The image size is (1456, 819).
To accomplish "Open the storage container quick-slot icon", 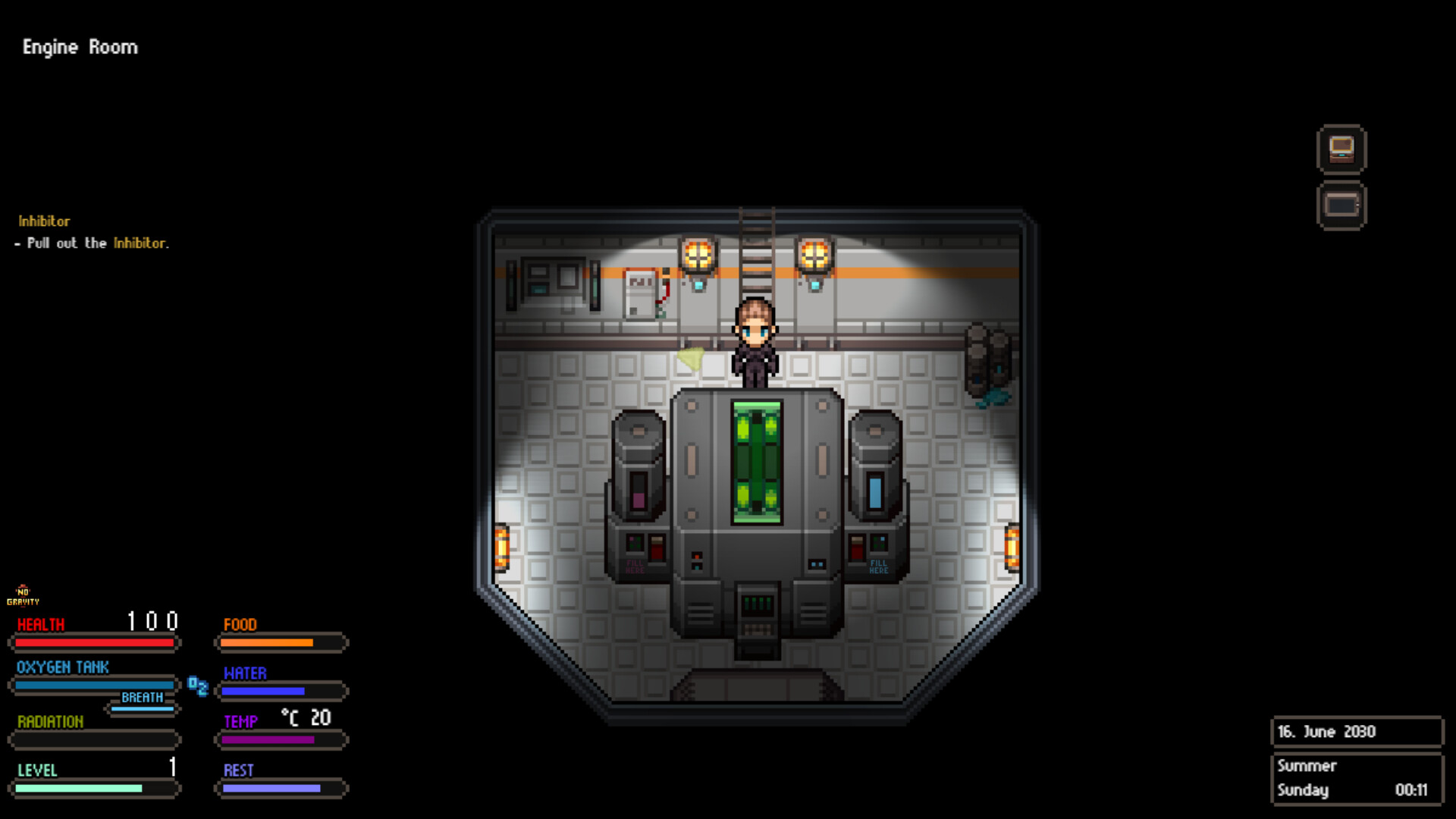I will (x=1342, y=205).
